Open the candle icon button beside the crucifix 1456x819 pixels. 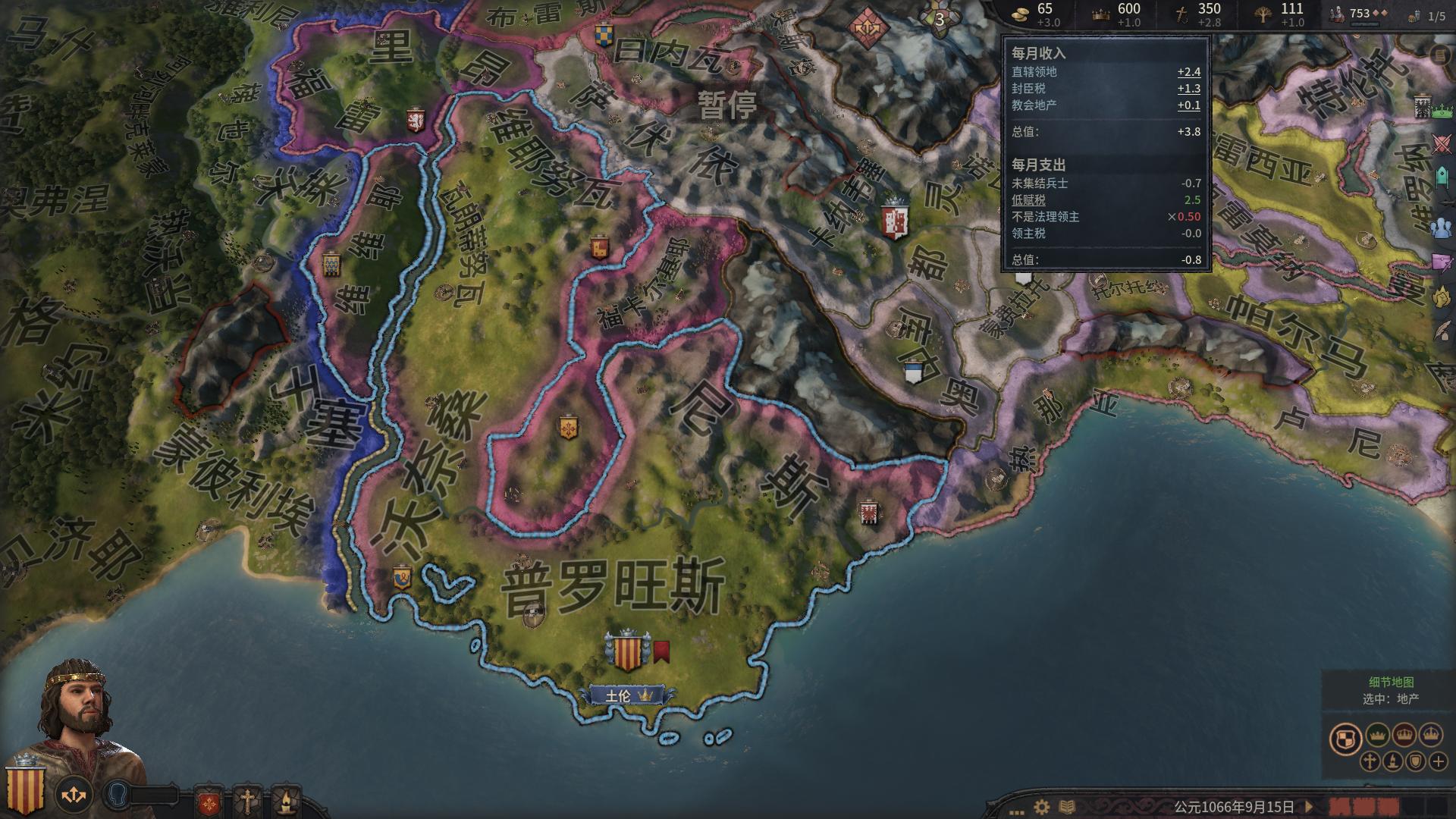click(x=285, y=801)
